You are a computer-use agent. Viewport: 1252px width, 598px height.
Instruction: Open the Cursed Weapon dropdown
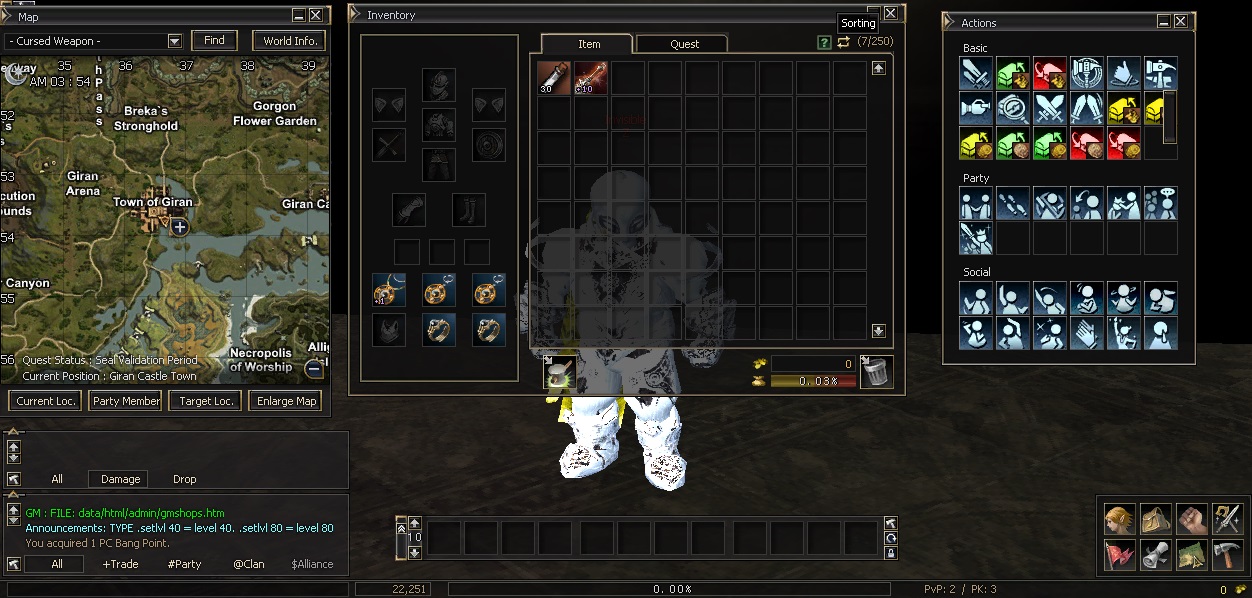pos(175,41)
